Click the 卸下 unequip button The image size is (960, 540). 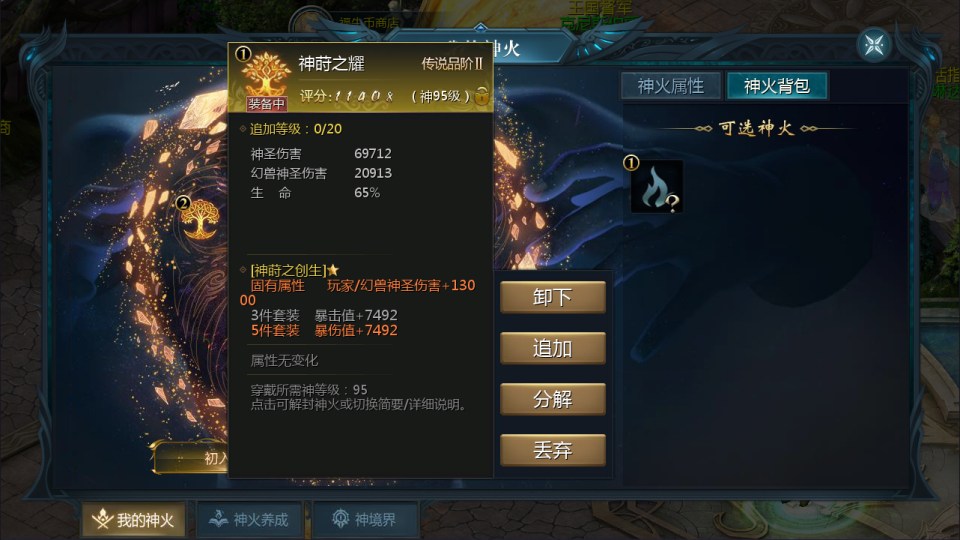(x=553, y=297)
